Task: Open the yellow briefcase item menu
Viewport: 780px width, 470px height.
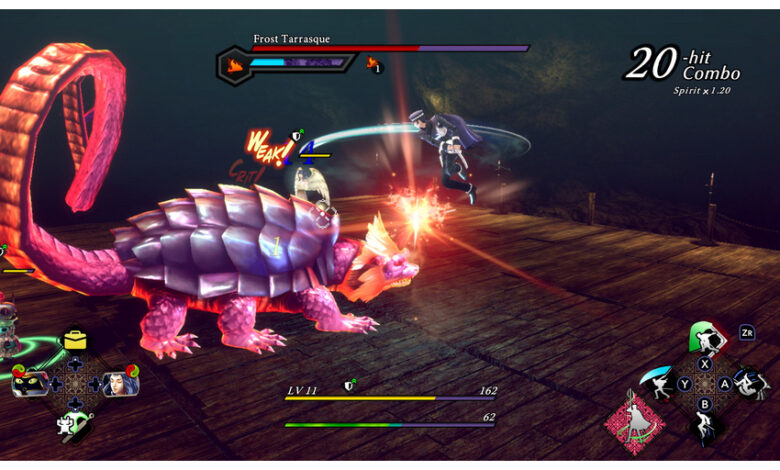Action: [75, 341]
